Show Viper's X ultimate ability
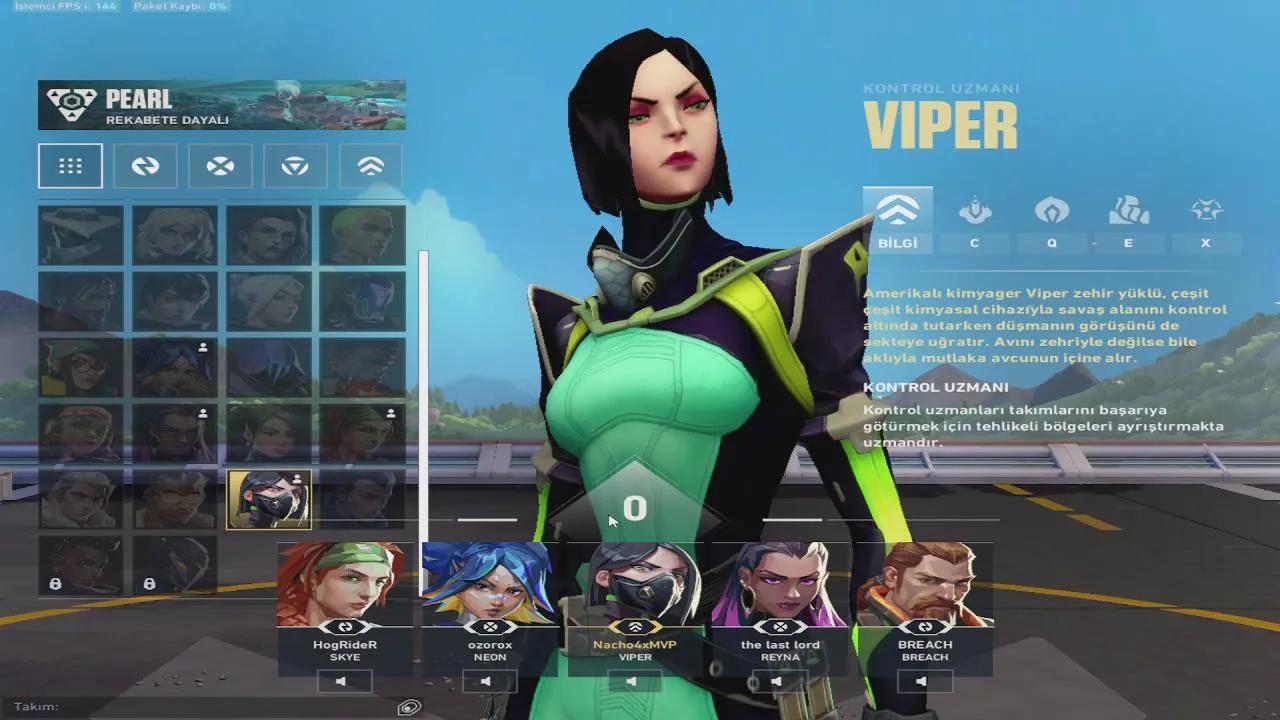Screen dimensions: 1280x720 pyautogui.click(x=1206, y=219)
